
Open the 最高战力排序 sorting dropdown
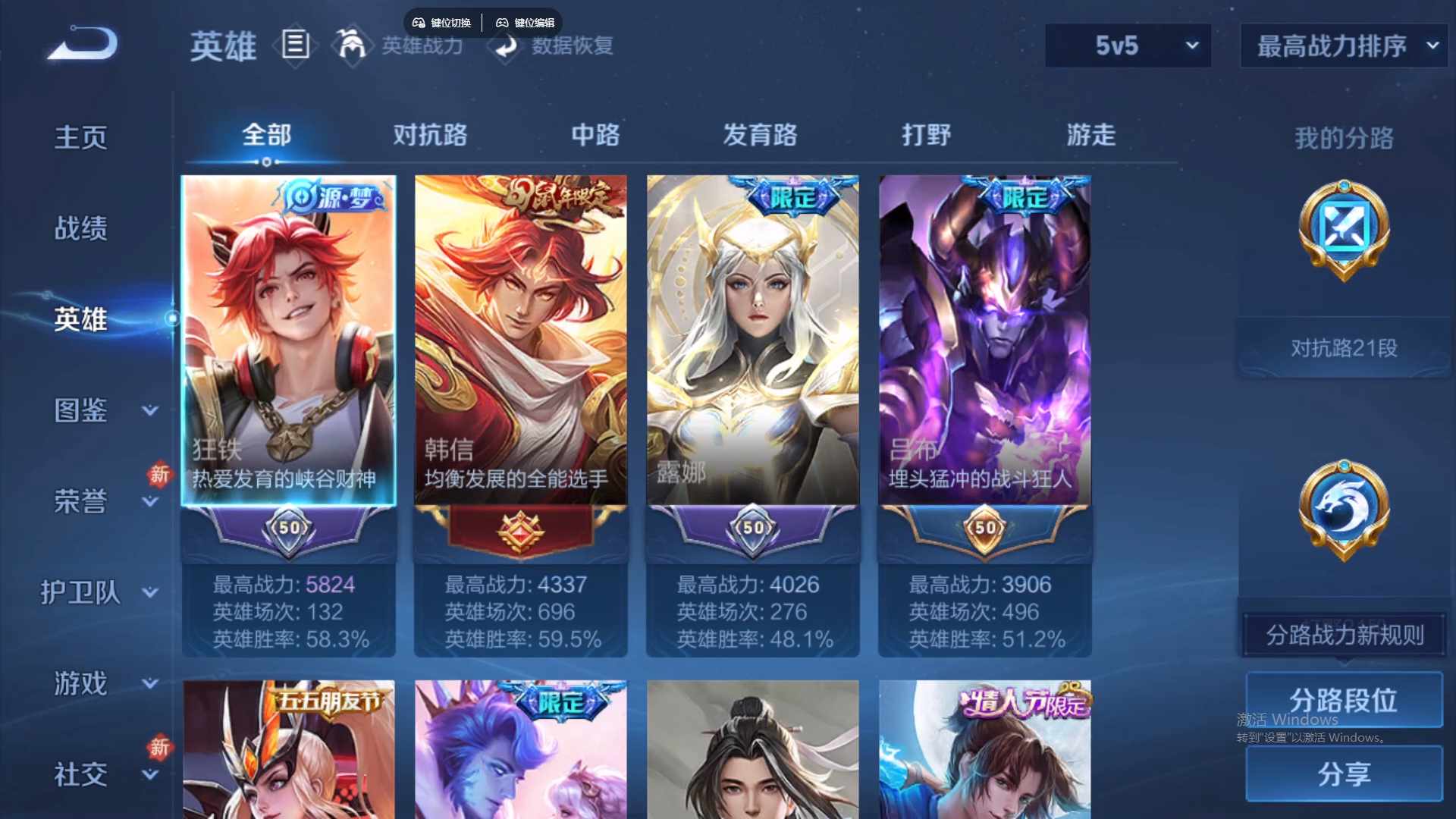[1342, 45]
